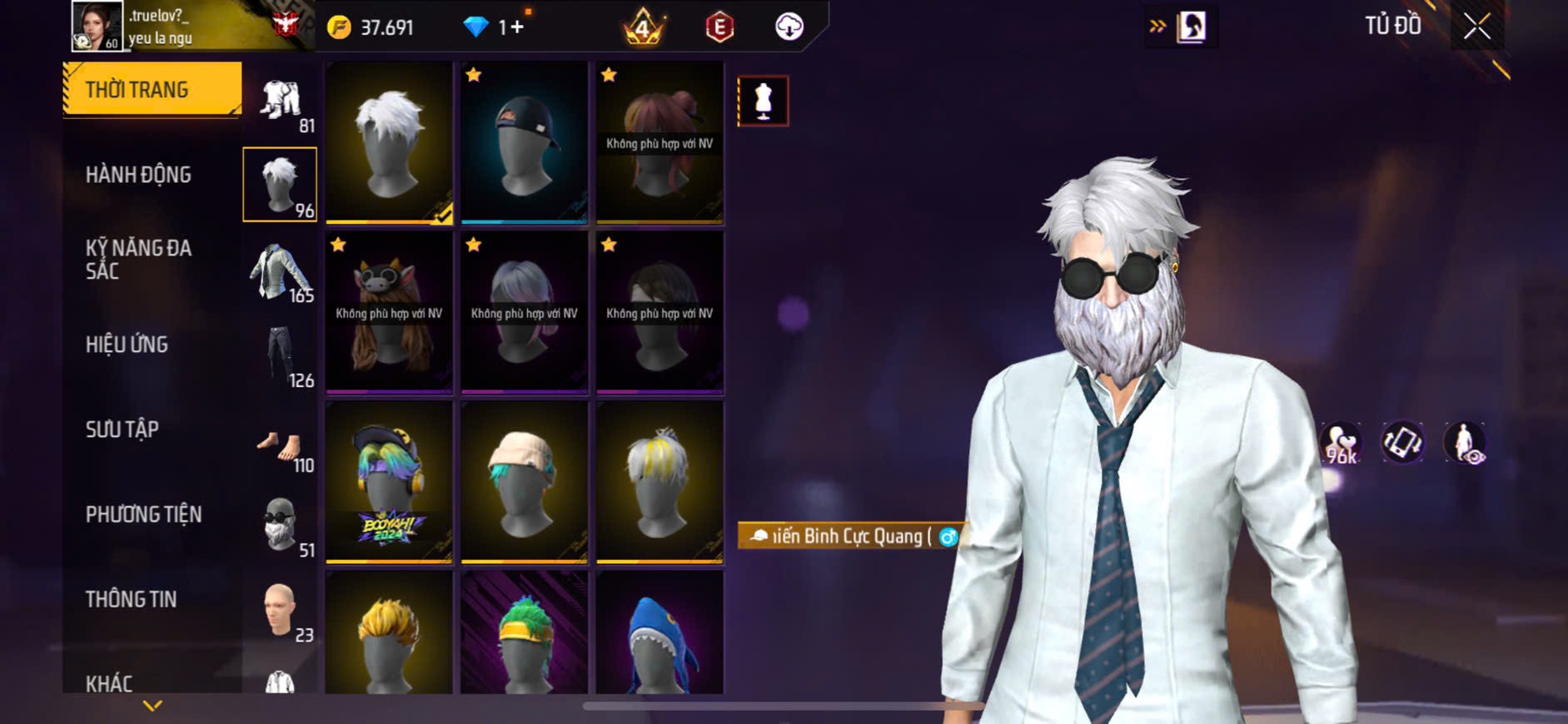The height and width of the screenshot is (724, 1568).
Task: Select the beige beanie with teal hair
Action: [x=524, y=481]
